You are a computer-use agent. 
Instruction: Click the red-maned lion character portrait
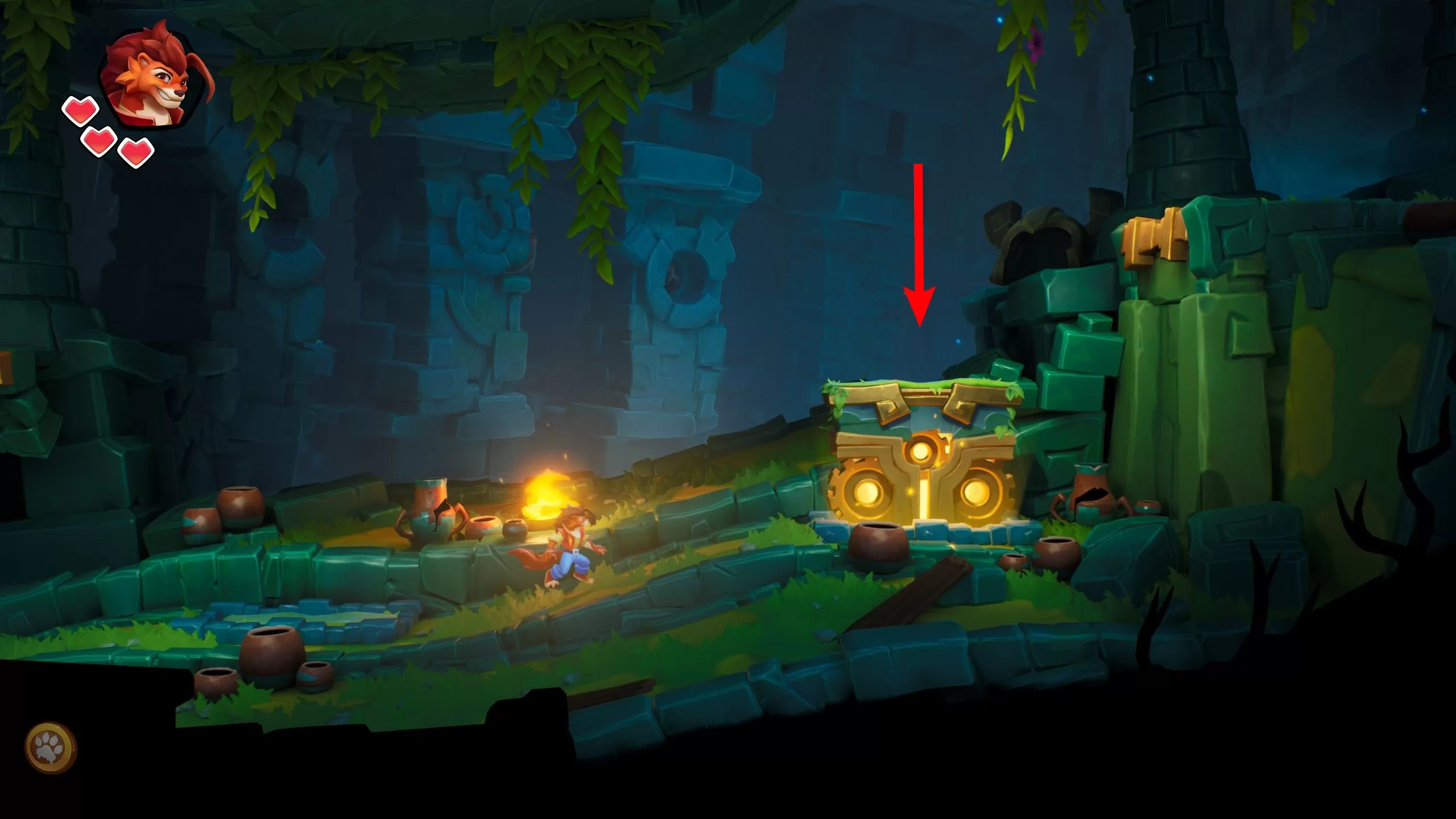pos(152,80)
